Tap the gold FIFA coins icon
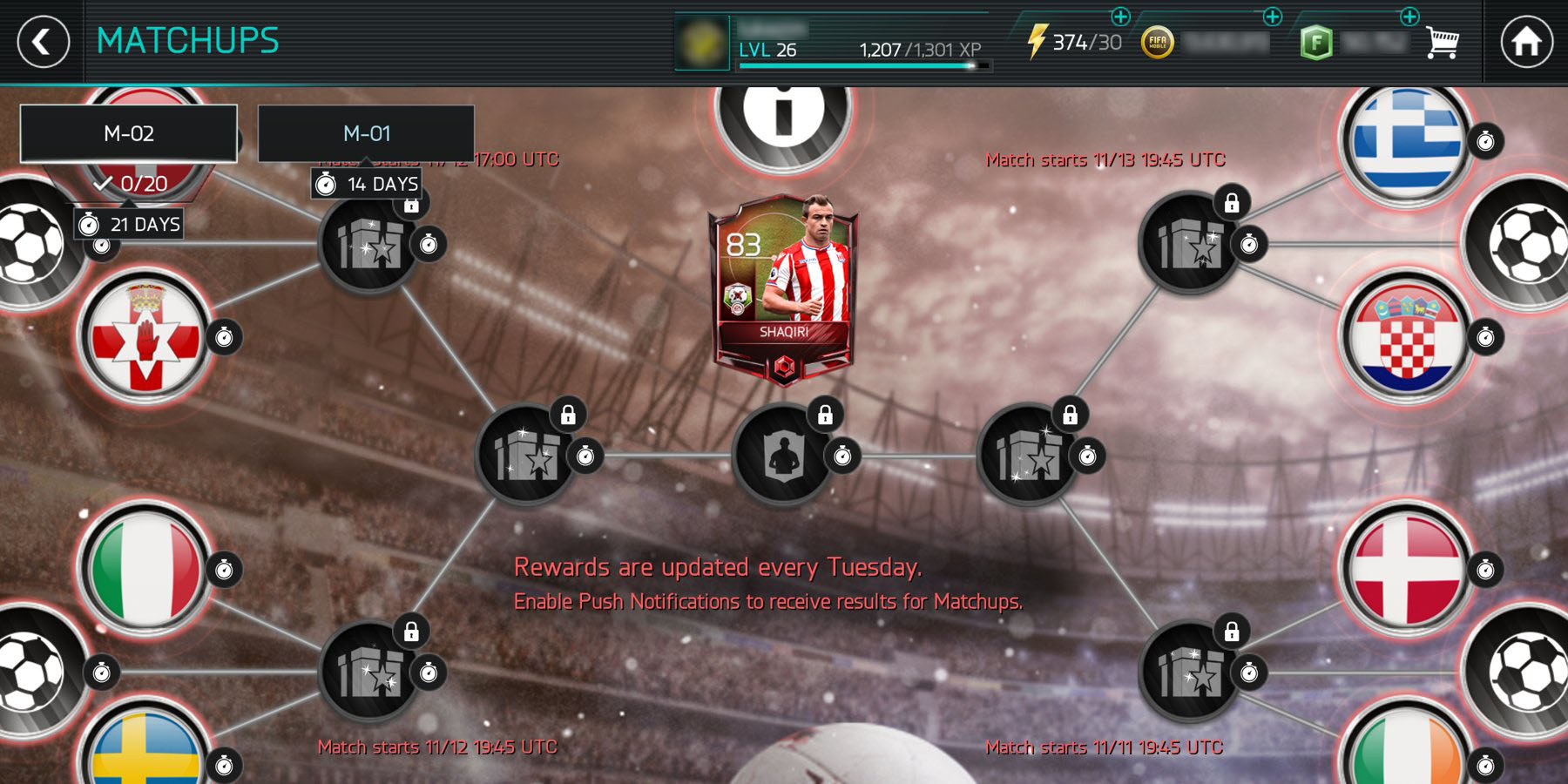The image size is (1568, 784). [1158, 42]
